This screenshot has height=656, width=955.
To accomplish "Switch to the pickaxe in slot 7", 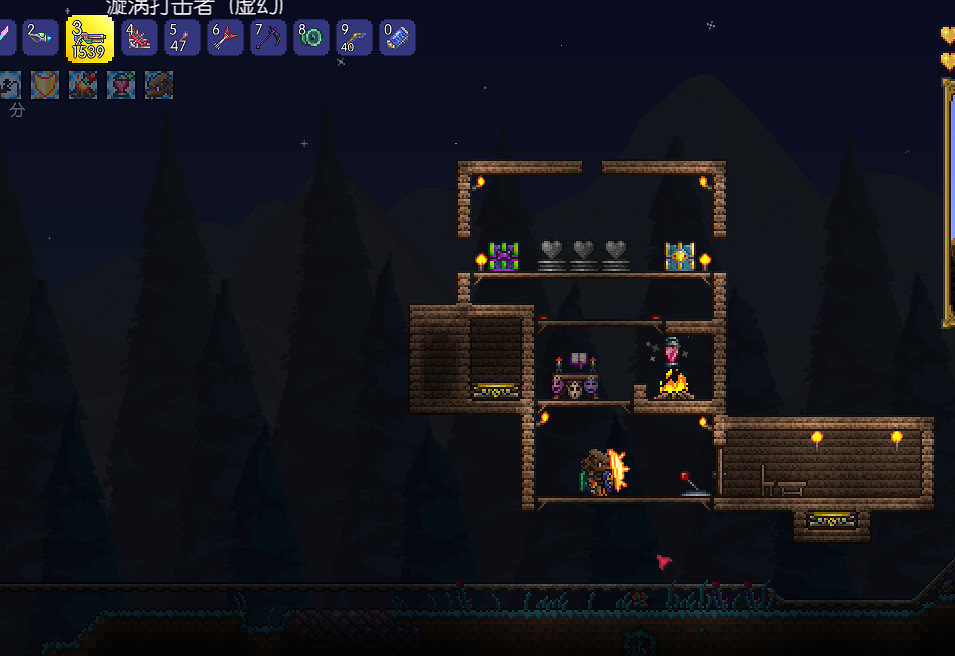I will (x=268, y=38).
